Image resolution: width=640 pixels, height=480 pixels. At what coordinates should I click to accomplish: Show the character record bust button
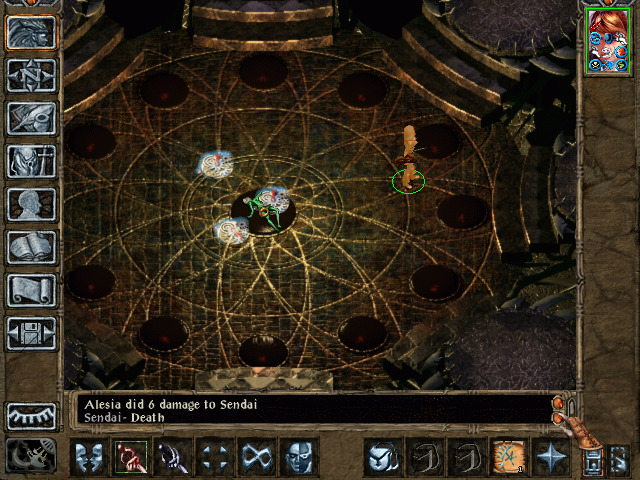(32, 204)
